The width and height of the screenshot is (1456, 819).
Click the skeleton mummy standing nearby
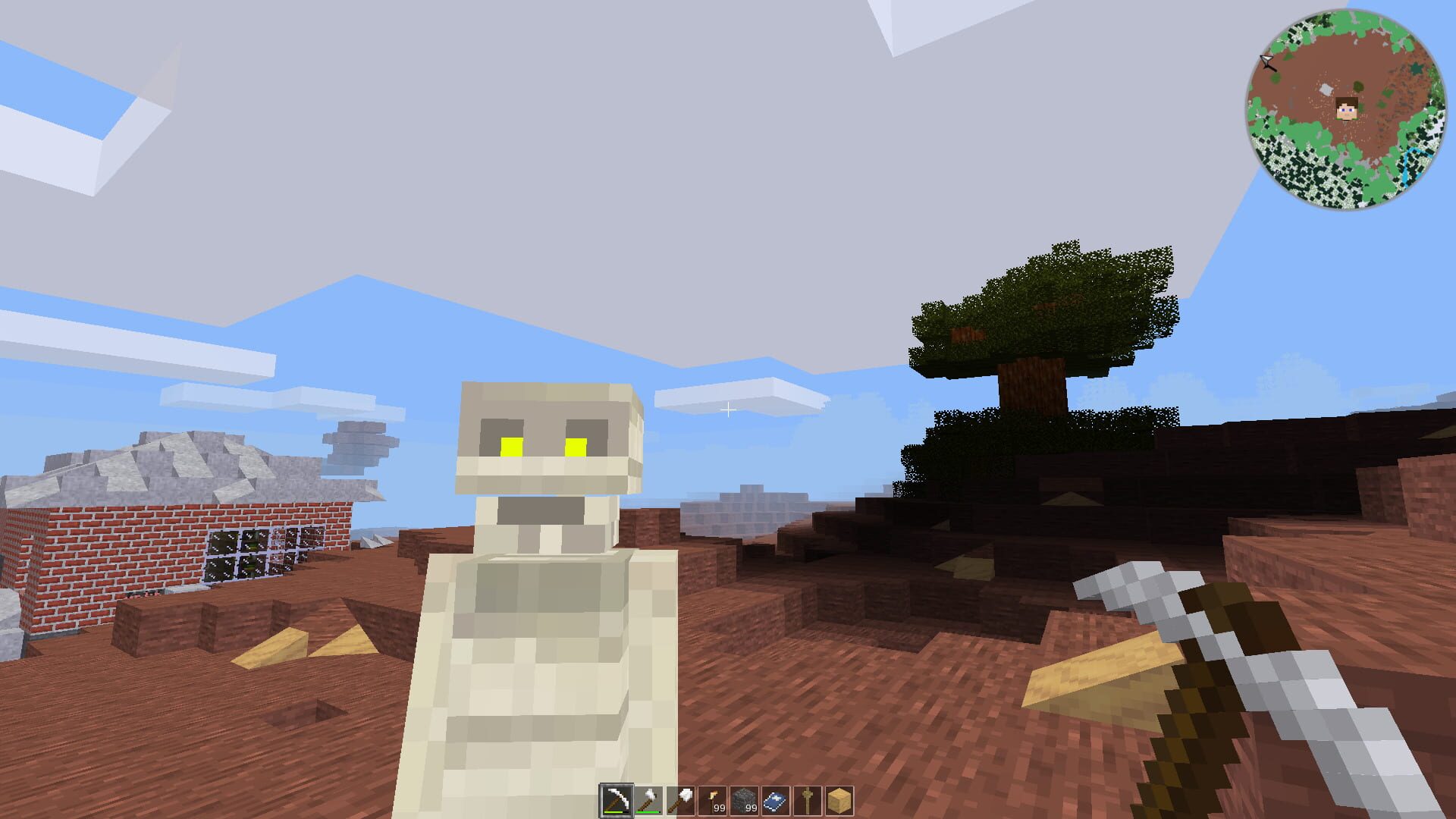point(538,607)
